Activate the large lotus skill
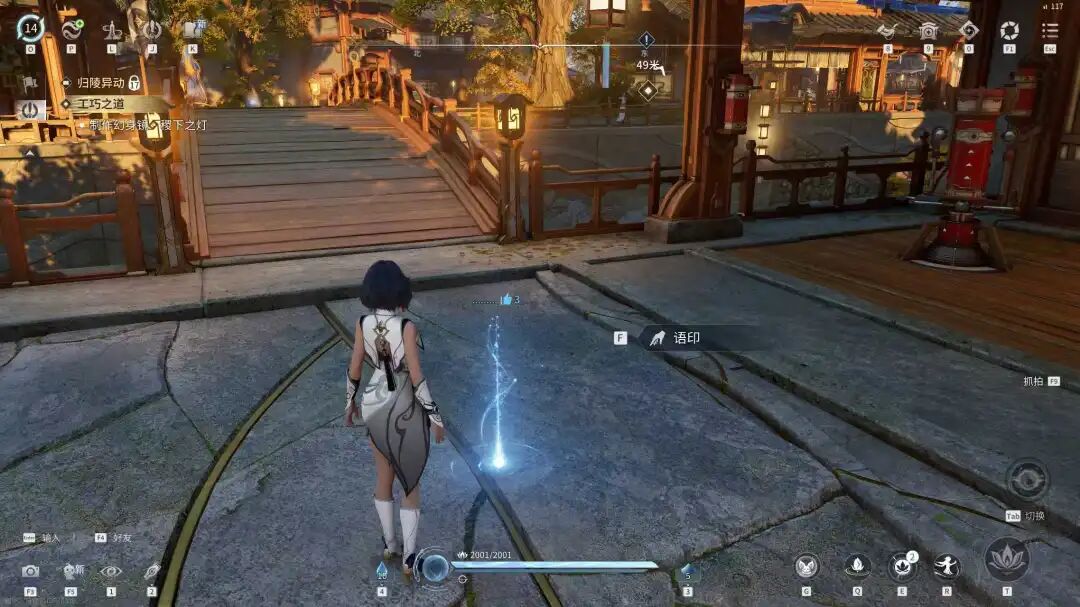 (x=1007, y=559)
